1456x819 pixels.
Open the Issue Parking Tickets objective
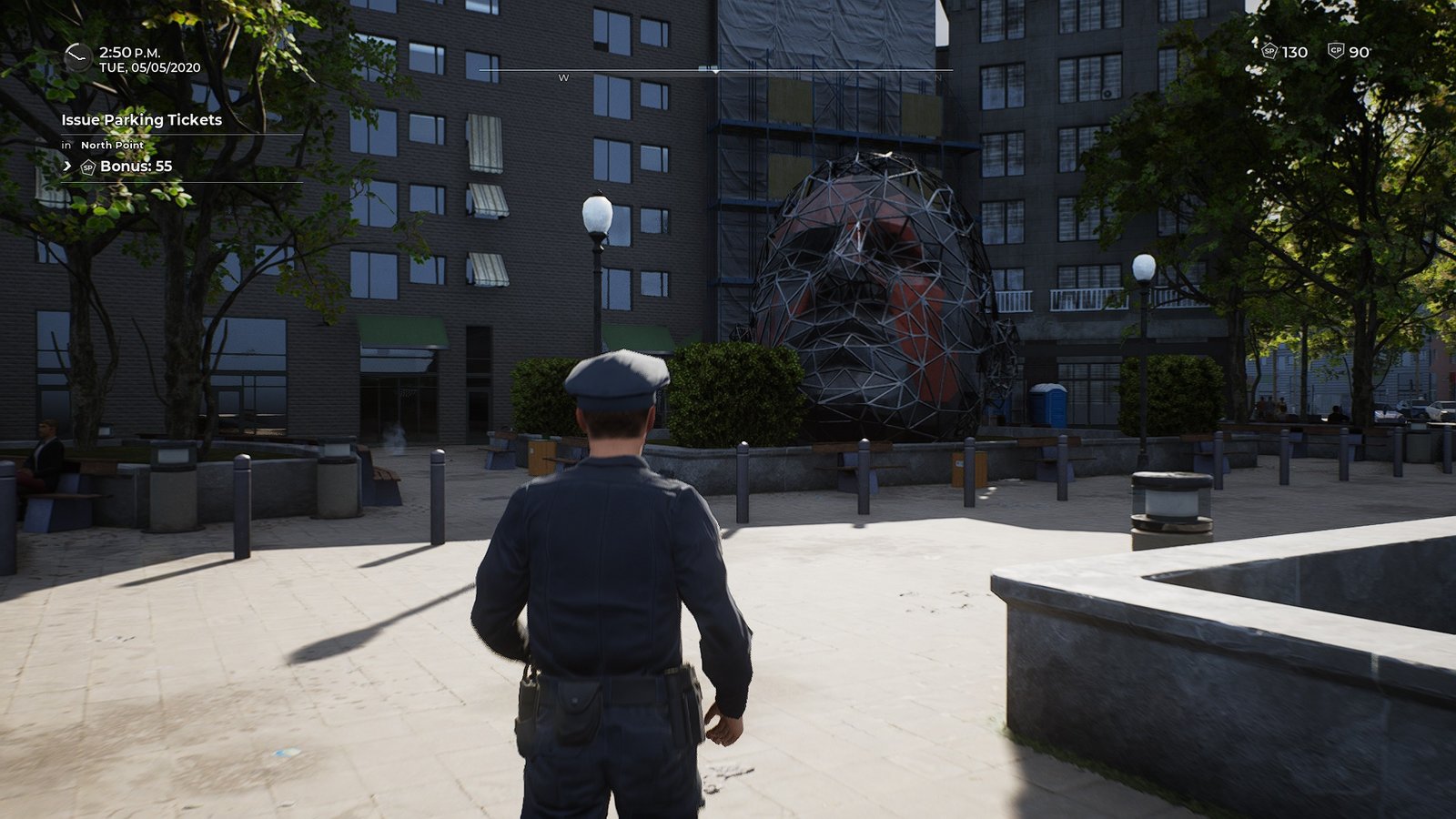[142, 120]
